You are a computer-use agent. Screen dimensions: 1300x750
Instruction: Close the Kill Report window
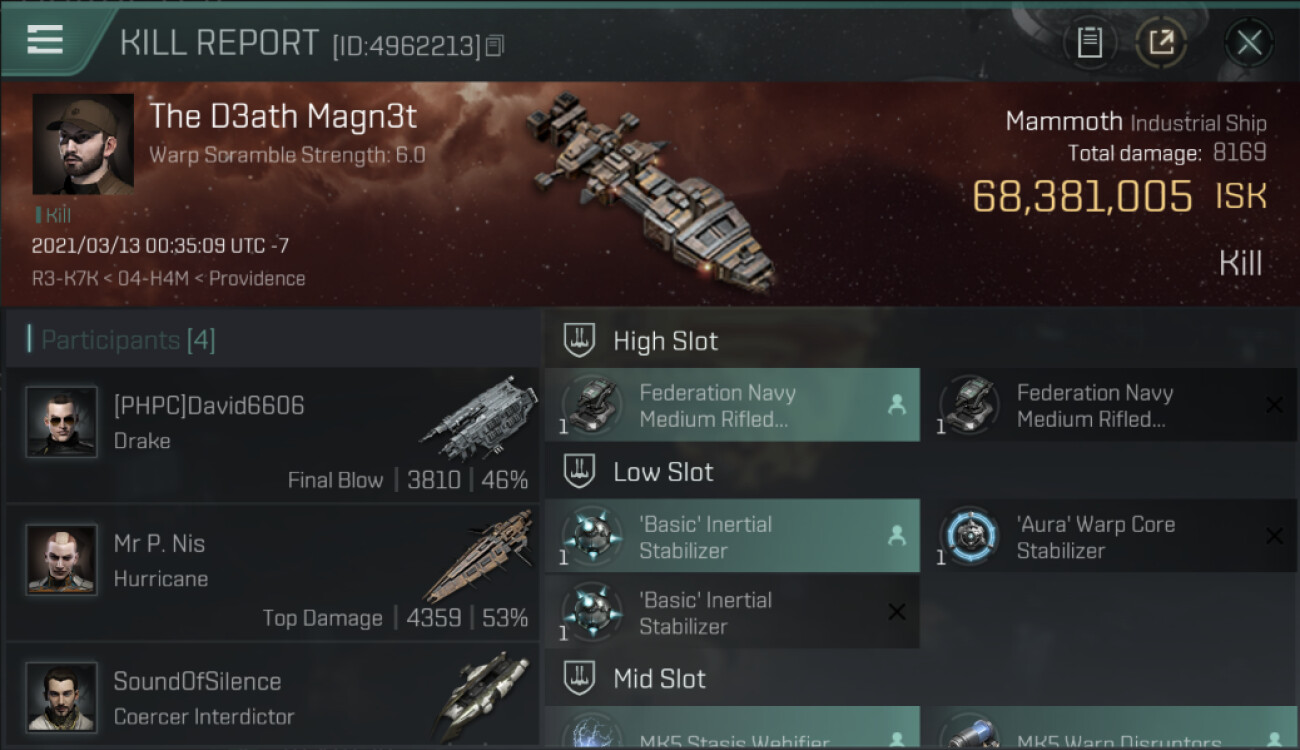click(x=1249, y=42)
